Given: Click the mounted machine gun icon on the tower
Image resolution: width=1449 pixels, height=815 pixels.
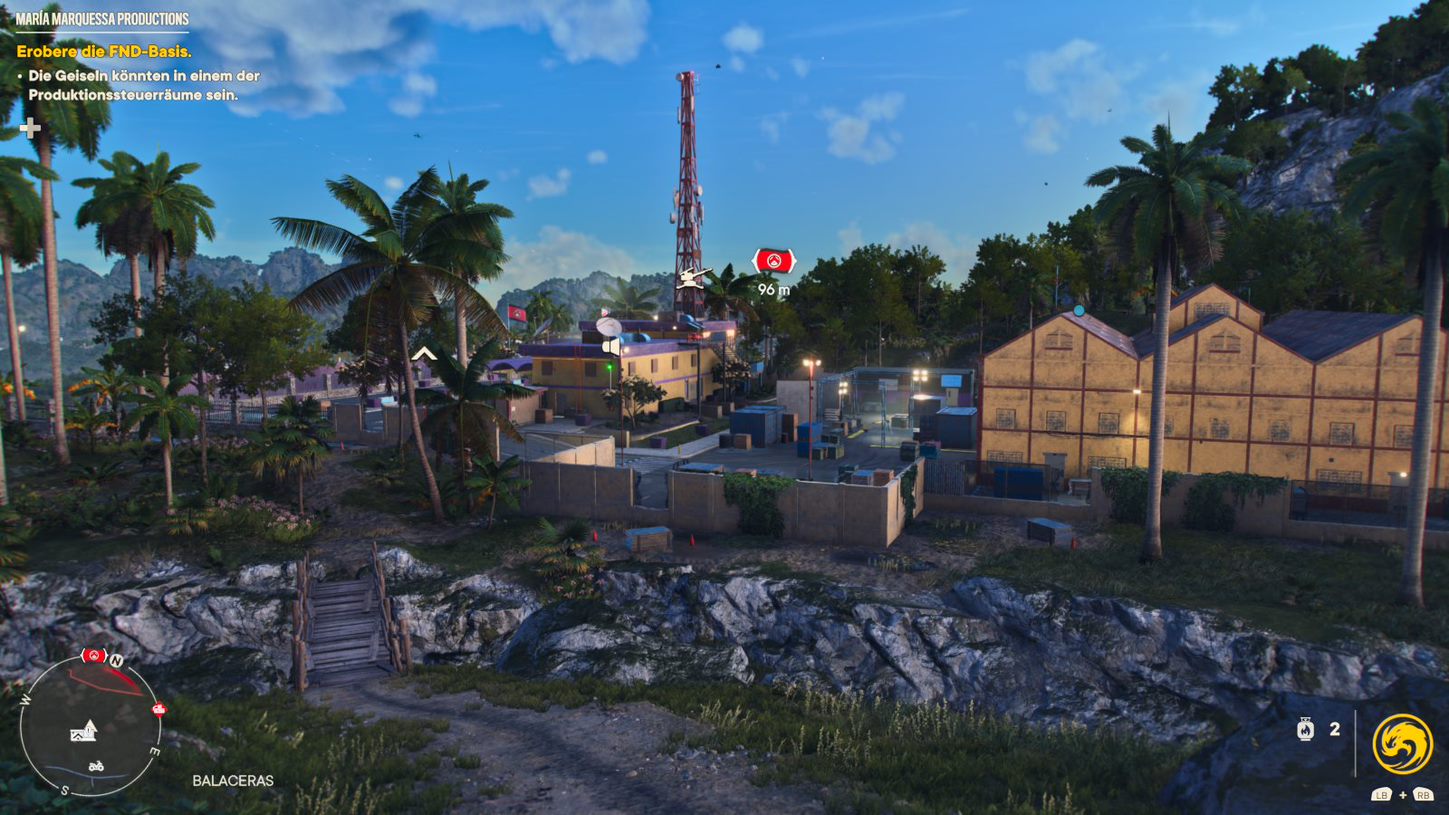Looking at the screenshot, I should pyautogui.click(x=694, y=277).
